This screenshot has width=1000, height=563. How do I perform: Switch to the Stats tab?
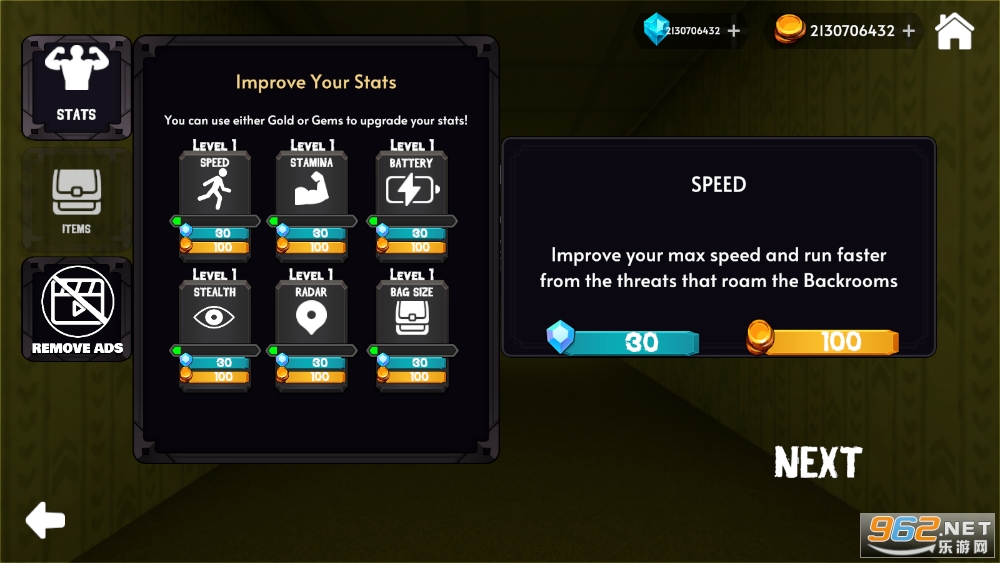click(x=76, y=87)
